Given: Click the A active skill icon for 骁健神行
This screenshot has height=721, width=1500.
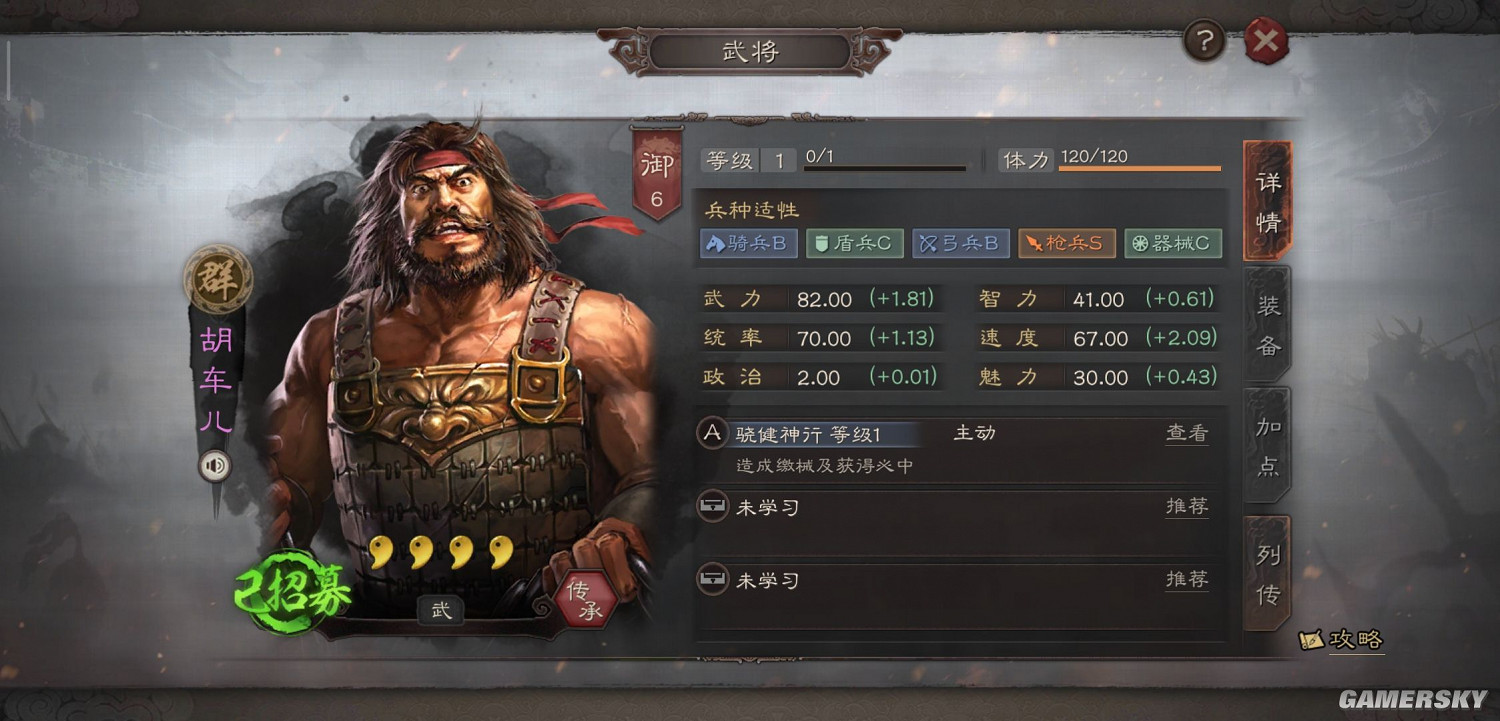Looking at the screenshot, I should click(x=710, y=432).
